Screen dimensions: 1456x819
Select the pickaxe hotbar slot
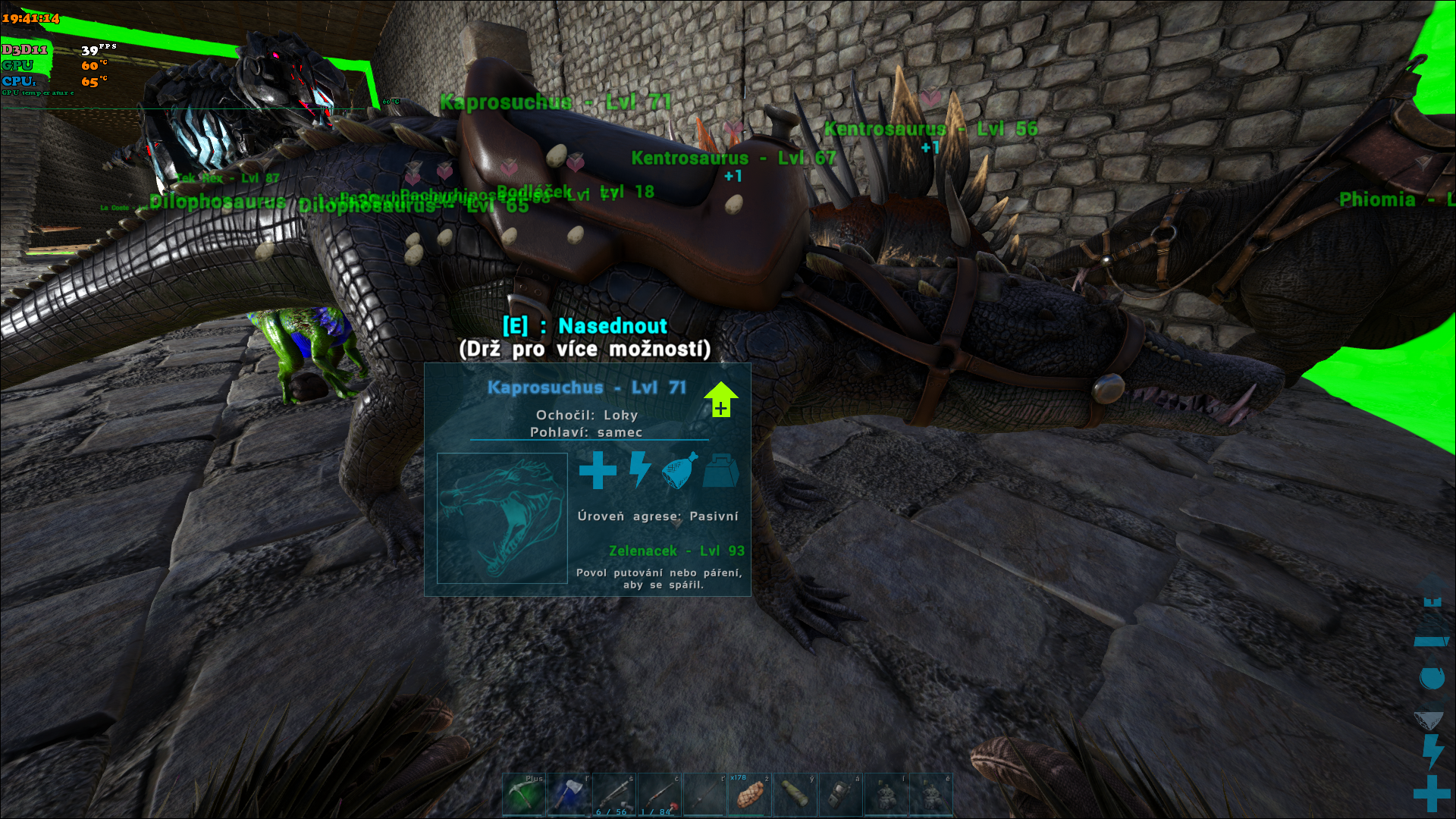click(x=524, y=795)
